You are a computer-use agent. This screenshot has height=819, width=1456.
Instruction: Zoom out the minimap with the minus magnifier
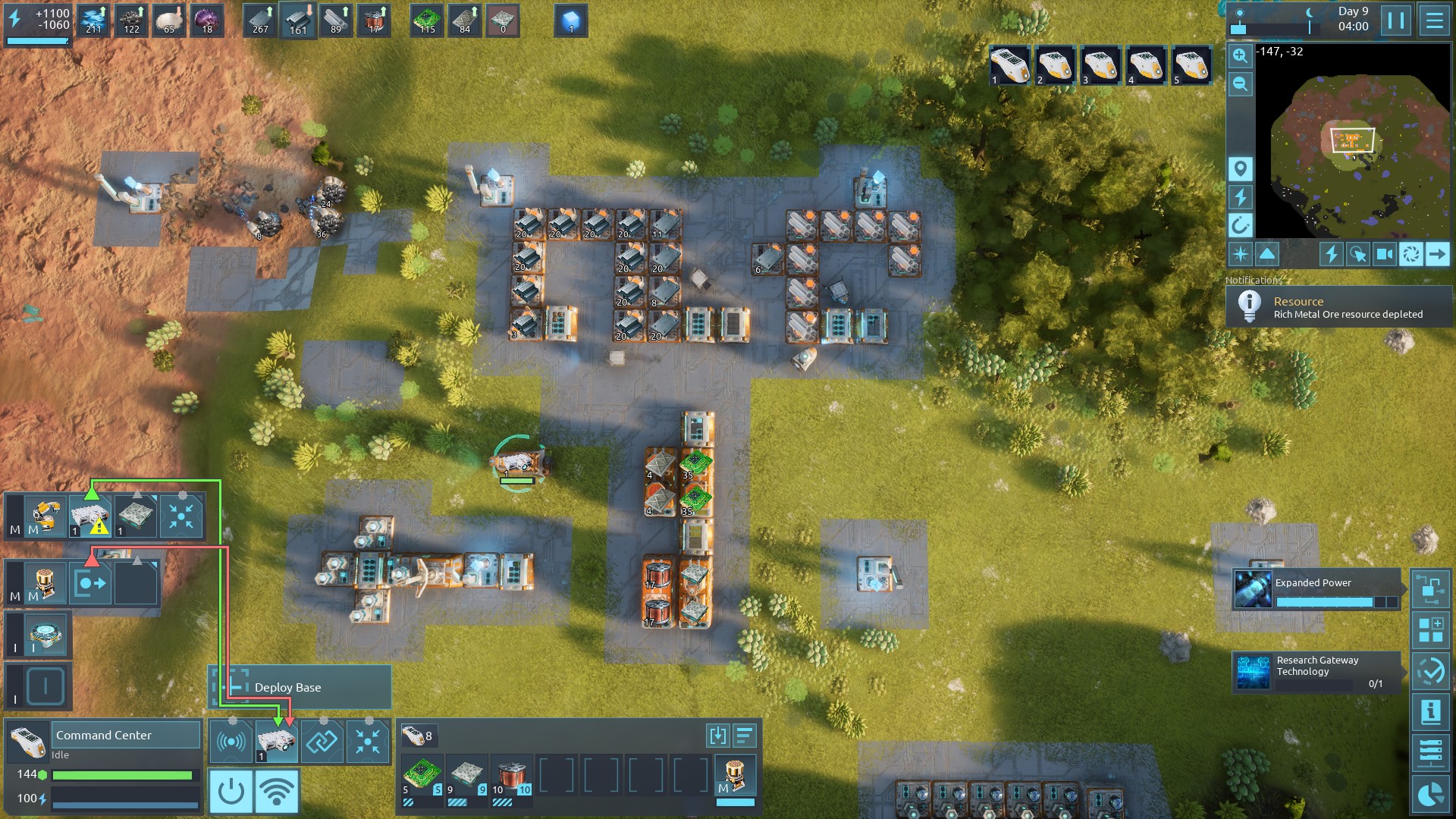click(x=1240, y=83)
